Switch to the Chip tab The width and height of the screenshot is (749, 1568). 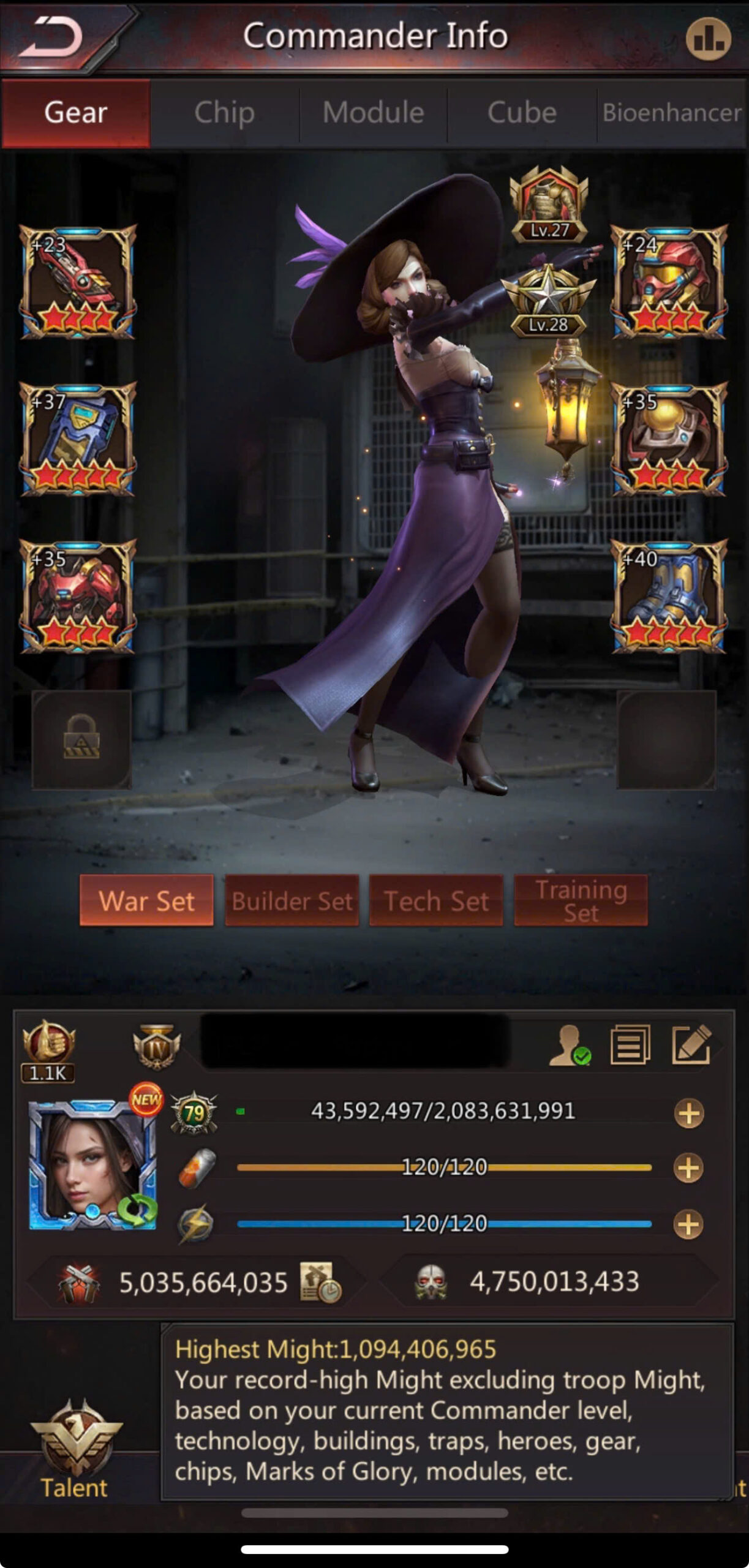224,113
